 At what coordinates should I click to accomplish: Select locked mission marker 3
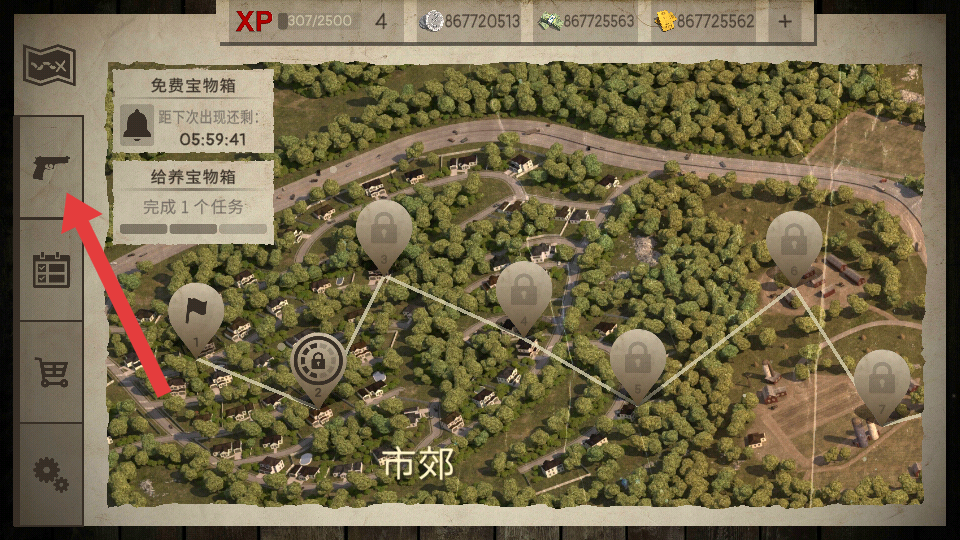383,232
